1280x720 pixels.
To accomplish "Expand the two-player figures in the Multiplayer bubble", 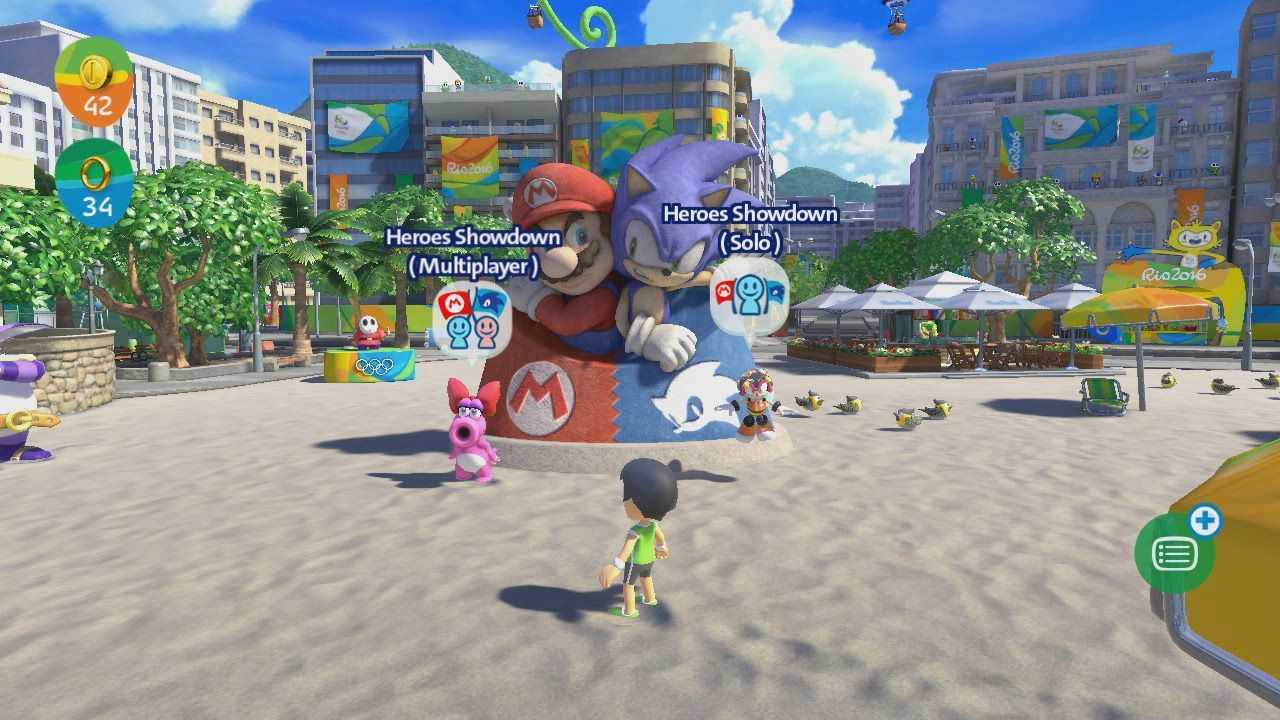I will (470, 330).
